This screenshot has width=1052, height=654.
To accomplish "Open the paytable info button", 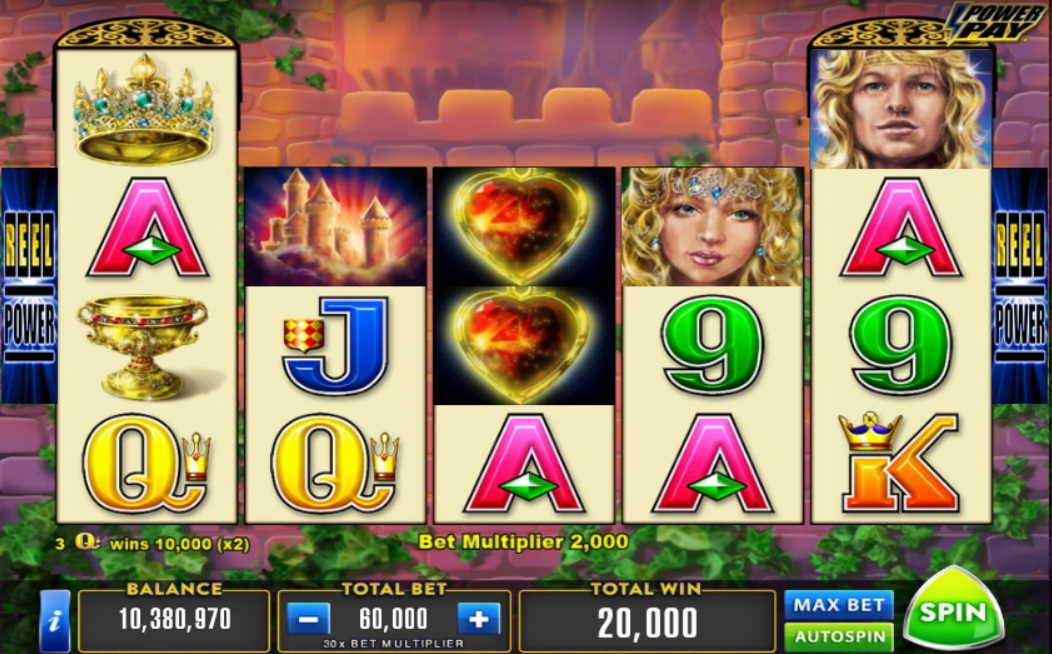I will (54, 620).
